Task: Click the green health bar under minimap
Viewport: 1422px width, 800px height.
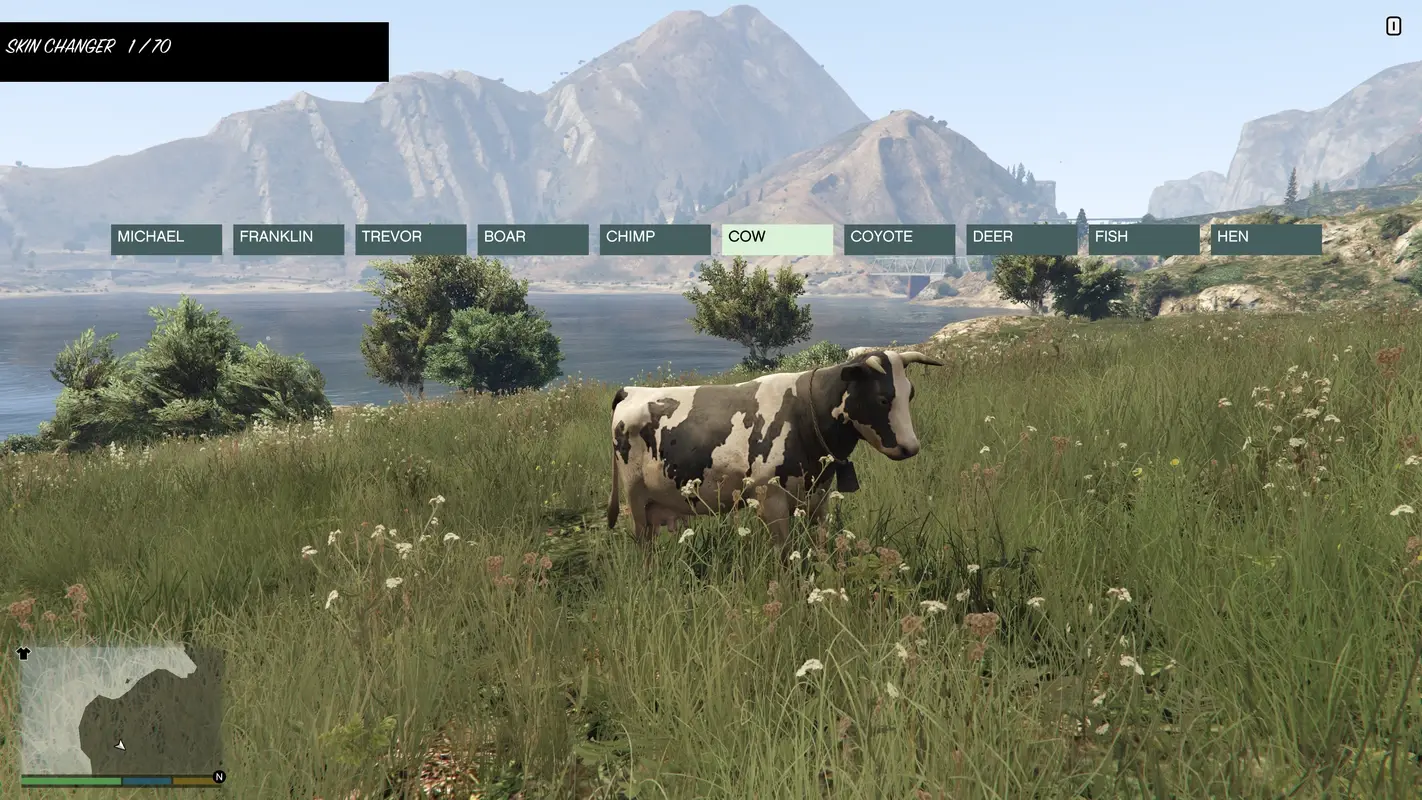Action: 70,779
